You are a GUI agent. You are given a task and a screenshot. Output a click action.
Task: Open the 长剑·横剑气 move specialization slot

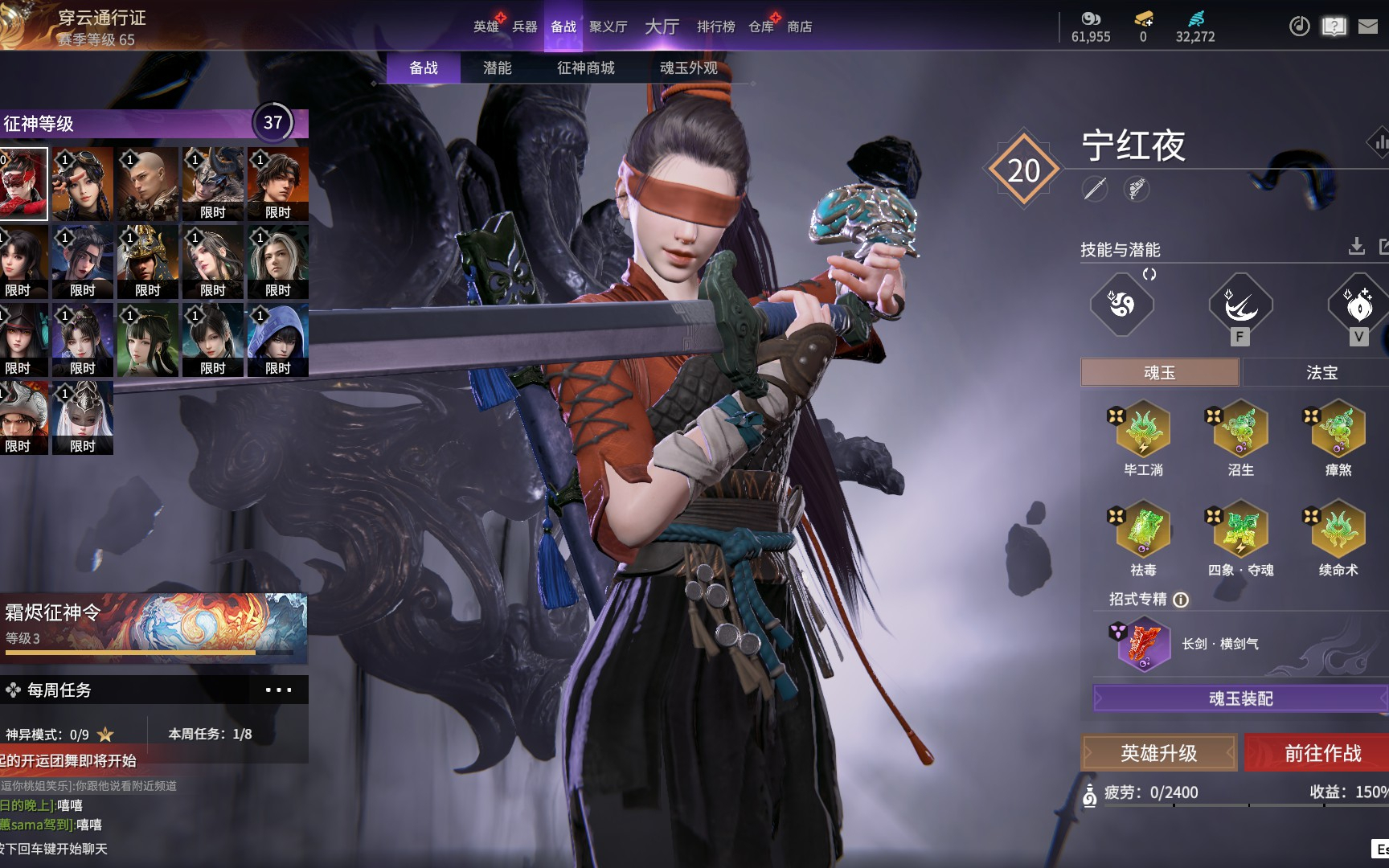point(1143,644)
